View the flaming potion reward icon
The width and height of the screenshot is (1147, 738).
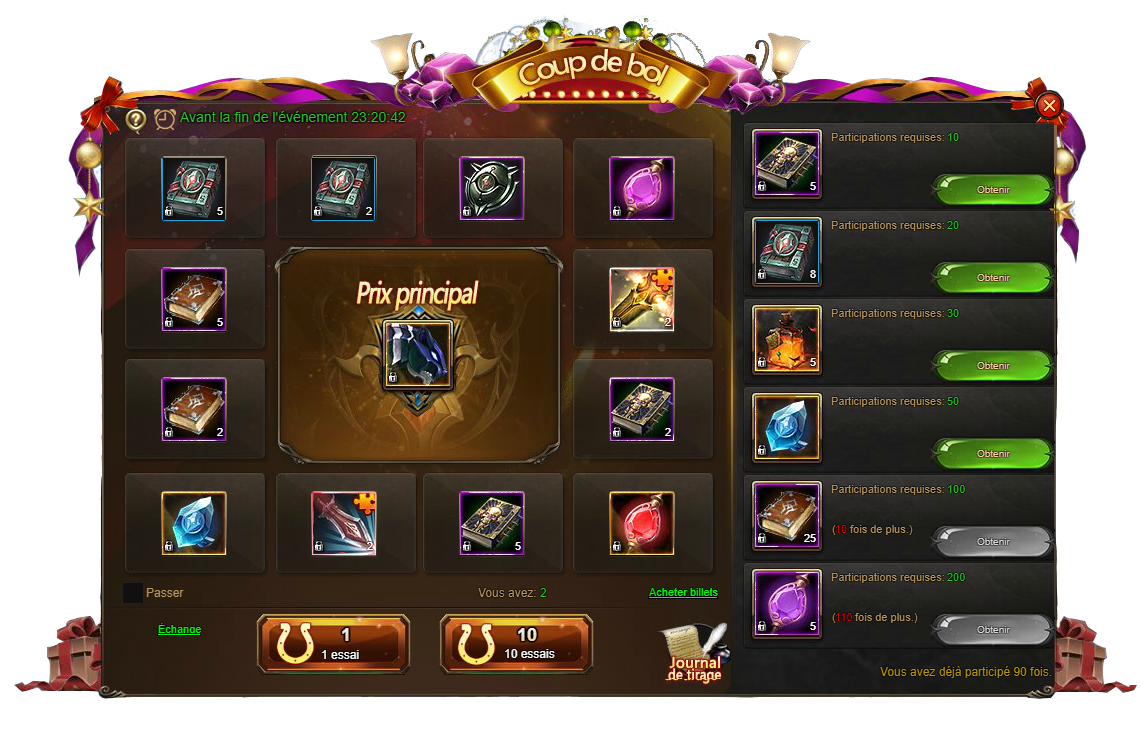coord(787,339)
